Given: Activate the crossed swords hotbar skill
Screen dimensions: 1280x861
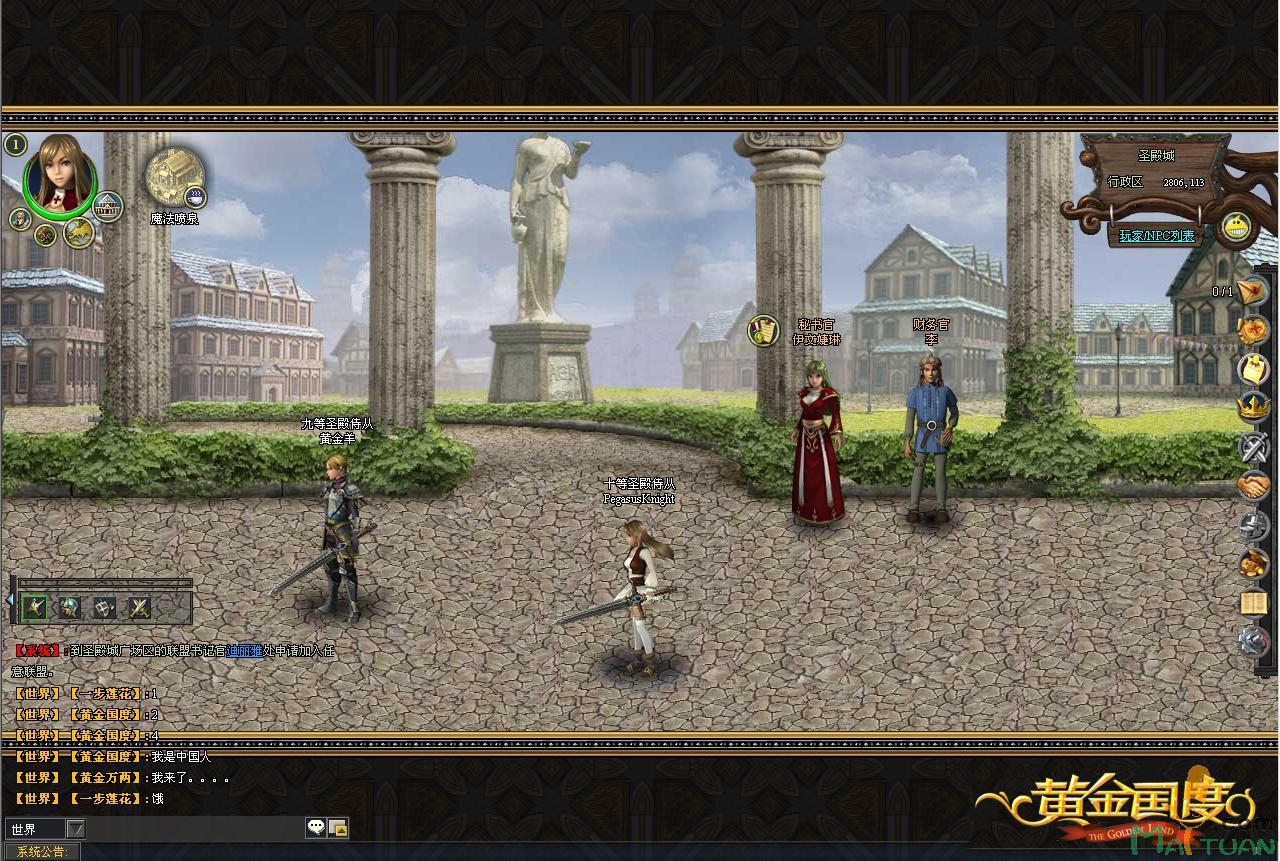Looking at the screenshot, I should pos(139,606).
